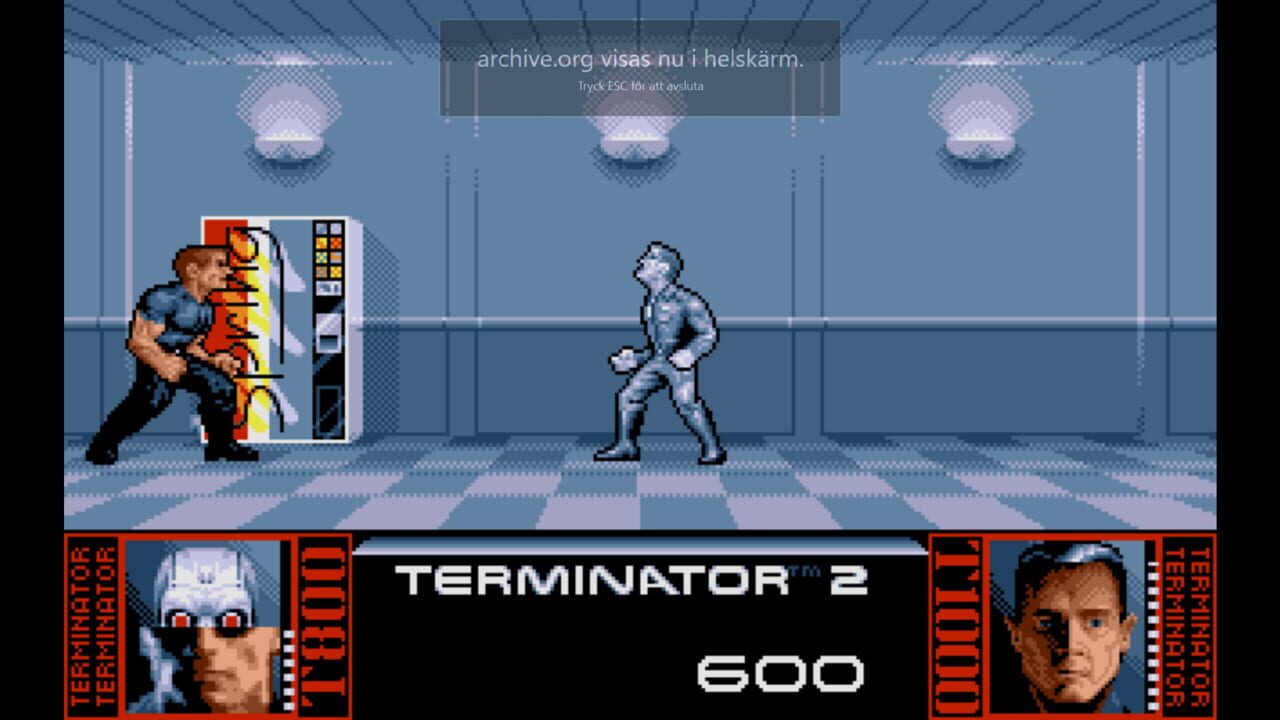
Task: Click the vertical T800 label text
Action: pyautogui.click(x=320, y=625)
